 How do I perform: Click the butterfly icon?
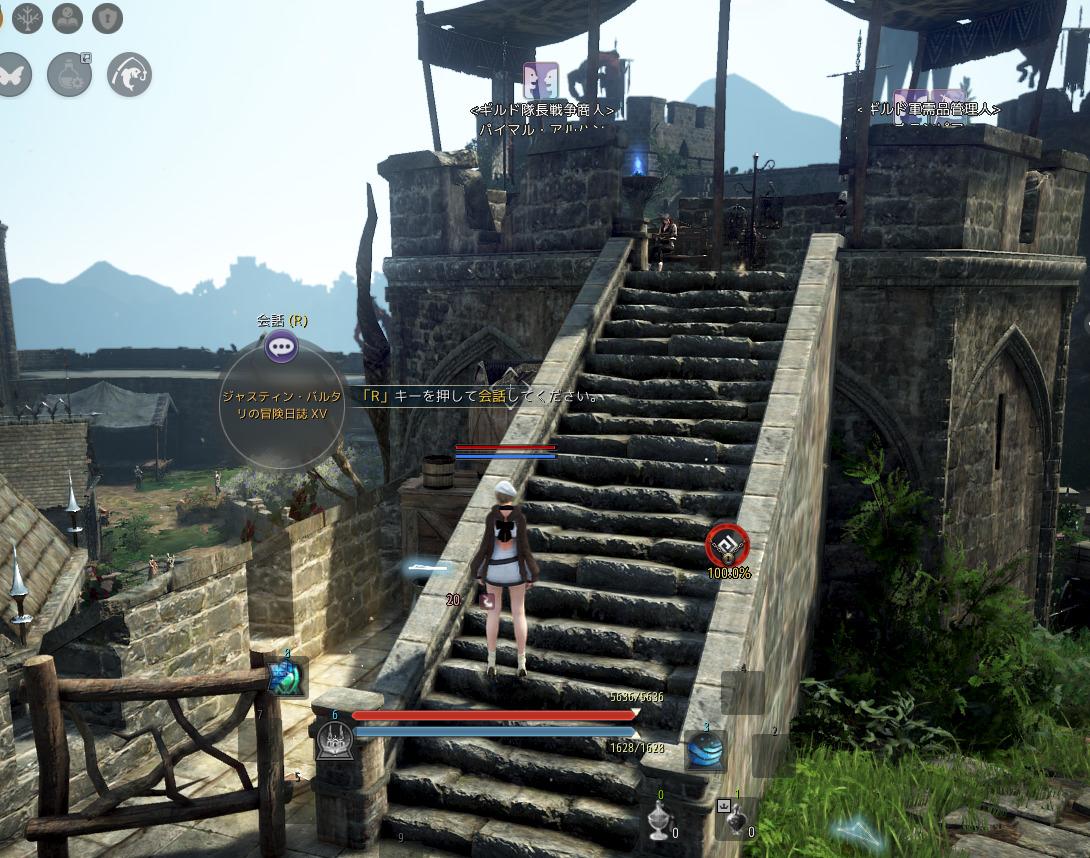click(12, 75)
